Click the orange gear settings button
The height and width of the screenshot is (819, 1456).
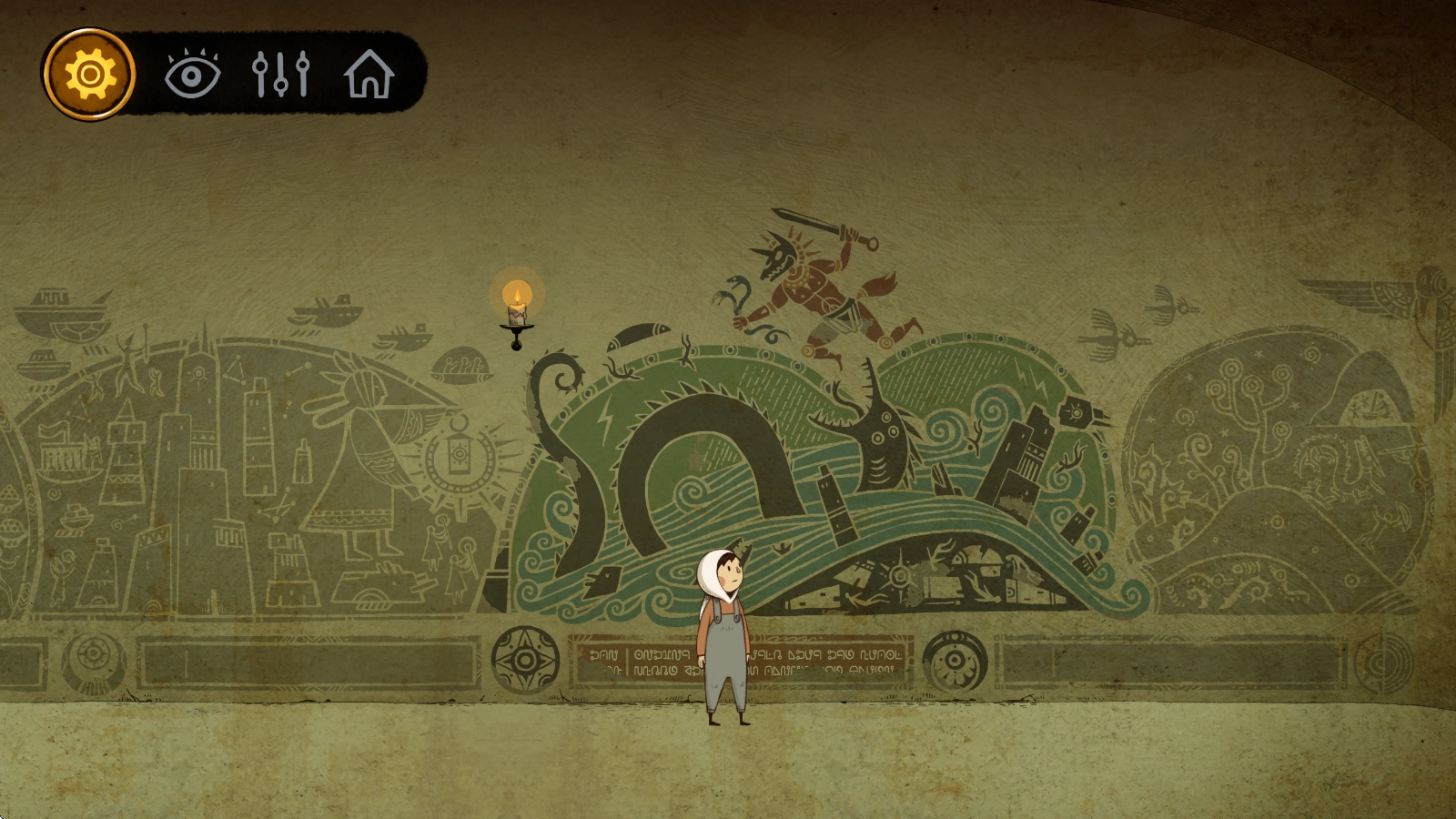pyautogui.click(x=88, y=74)
